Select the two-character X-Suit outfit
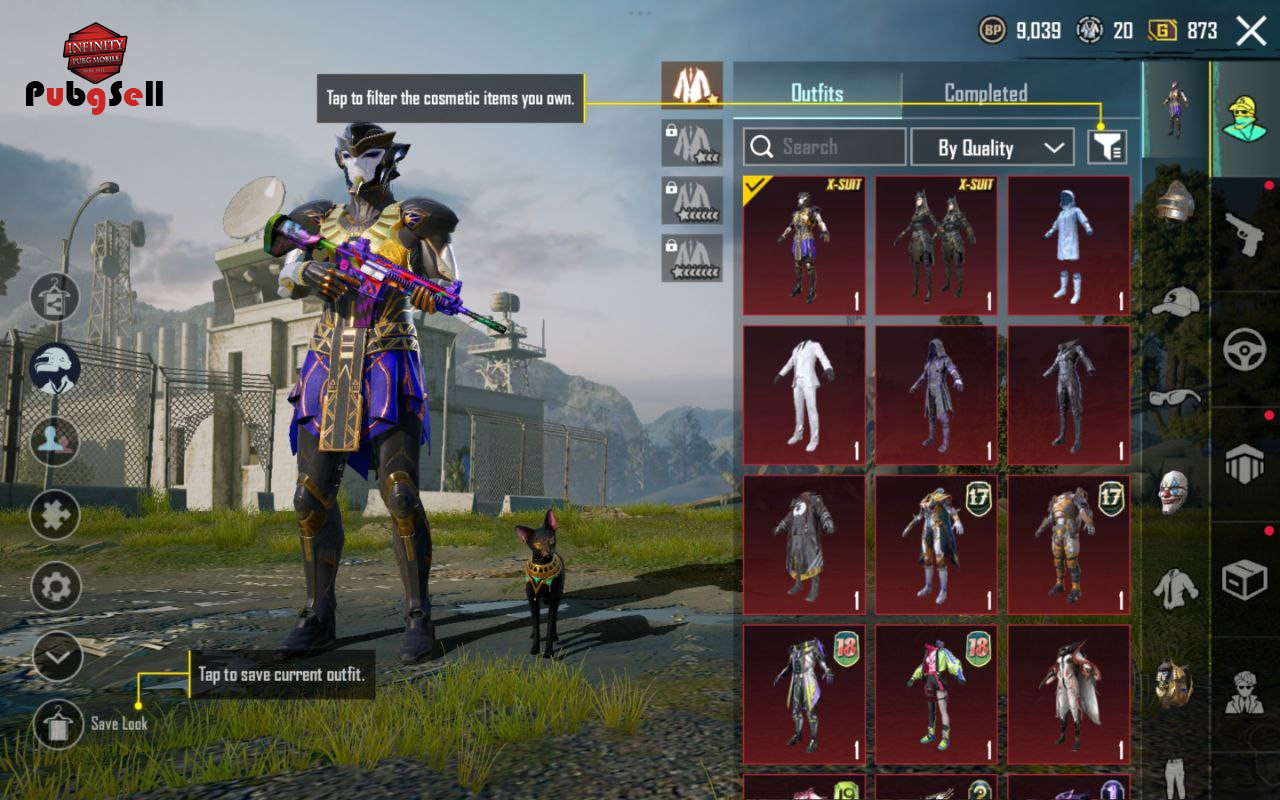This screenshot has width=1280, height=800. (936, 246)
